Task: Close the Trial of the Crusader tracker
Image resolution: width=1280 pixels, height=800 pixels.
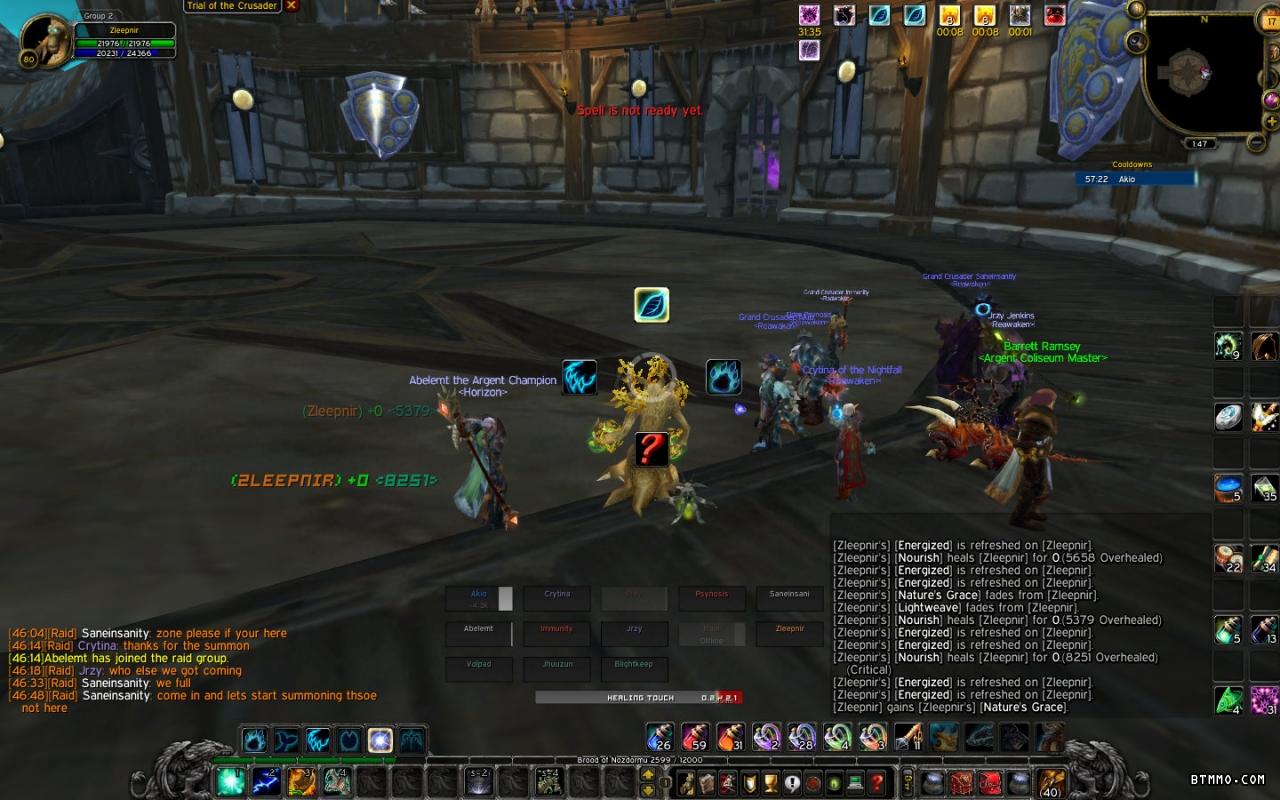Action: 292,5
